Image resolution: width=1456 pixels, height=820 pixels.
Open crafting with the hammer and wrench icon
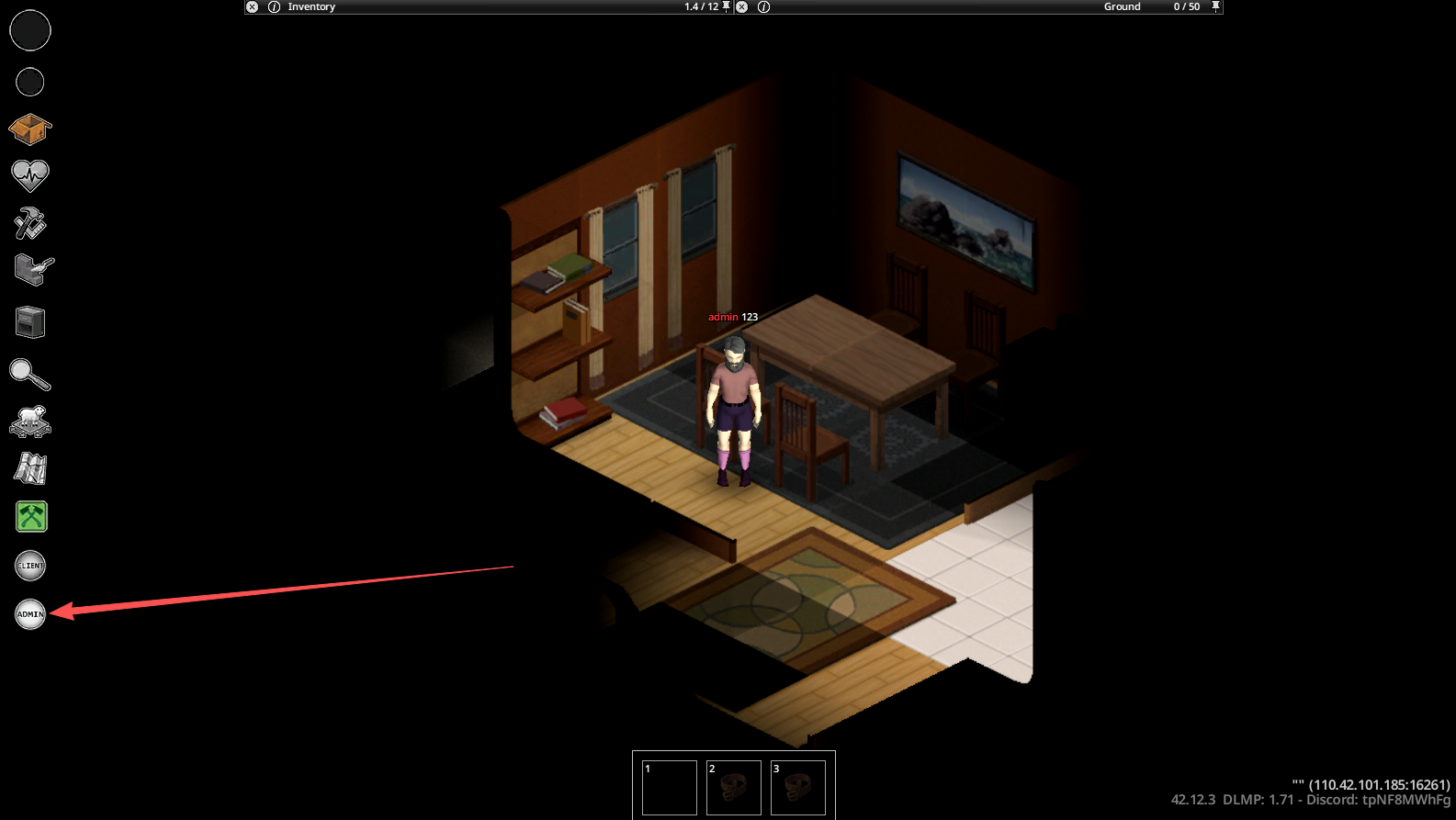(x=30, y=223)
